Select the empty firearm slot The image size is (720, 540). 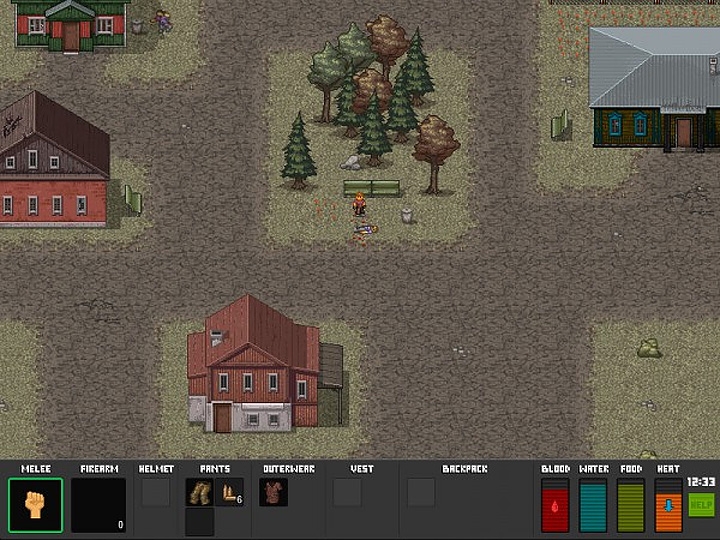pos(98,505)
